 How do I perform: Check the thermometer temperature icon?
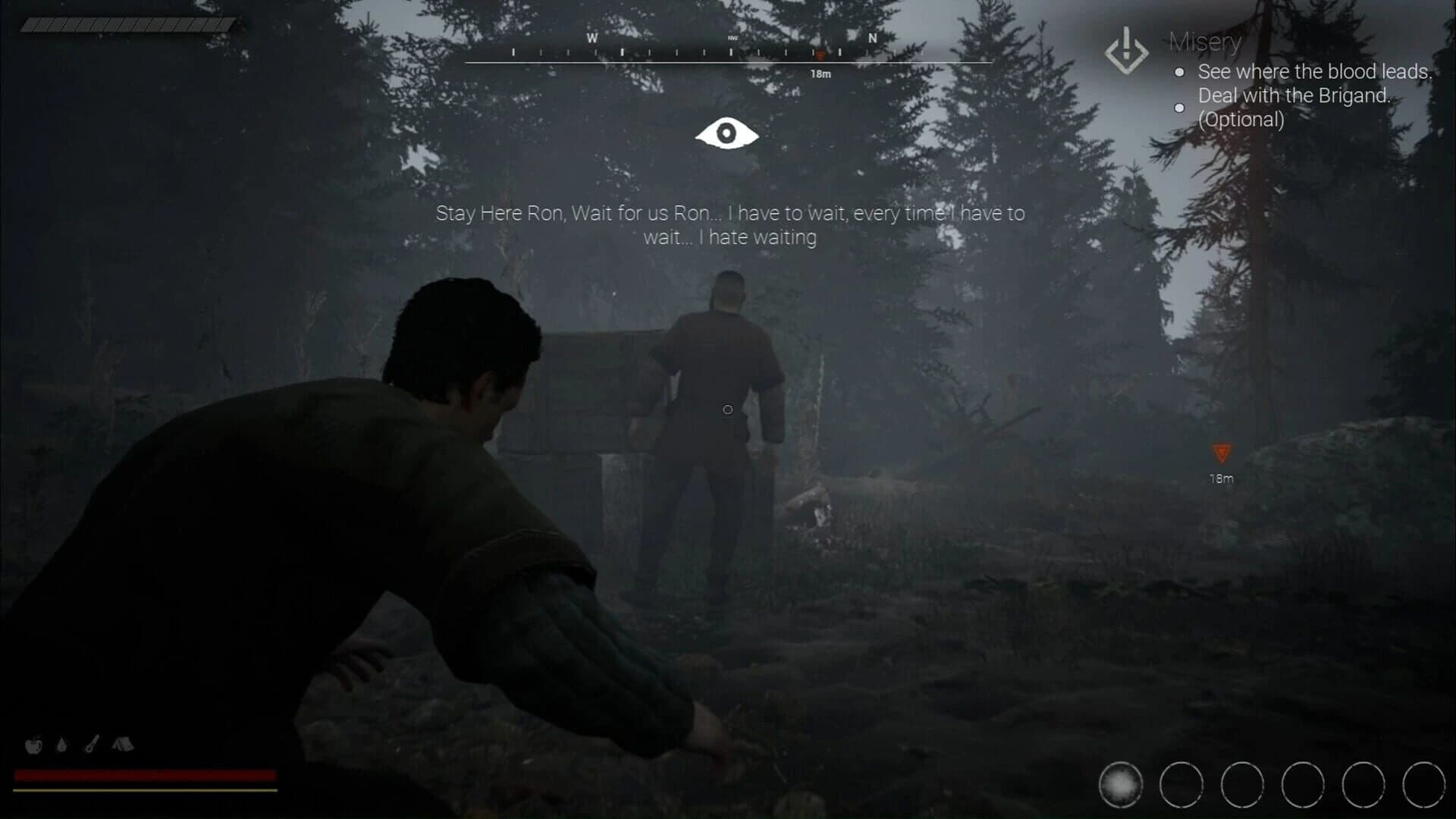pos(91,745)
